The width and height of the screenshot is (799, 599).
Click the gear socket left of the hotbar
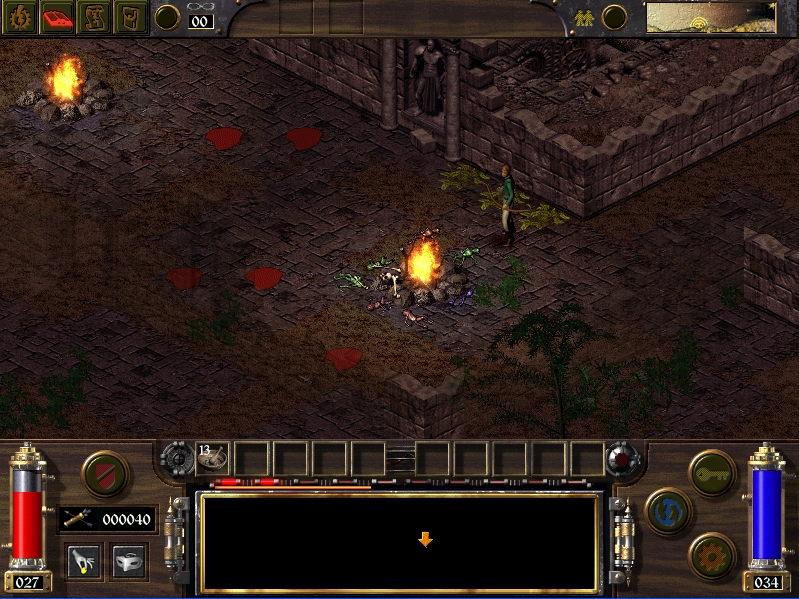(x=179, y=458)
